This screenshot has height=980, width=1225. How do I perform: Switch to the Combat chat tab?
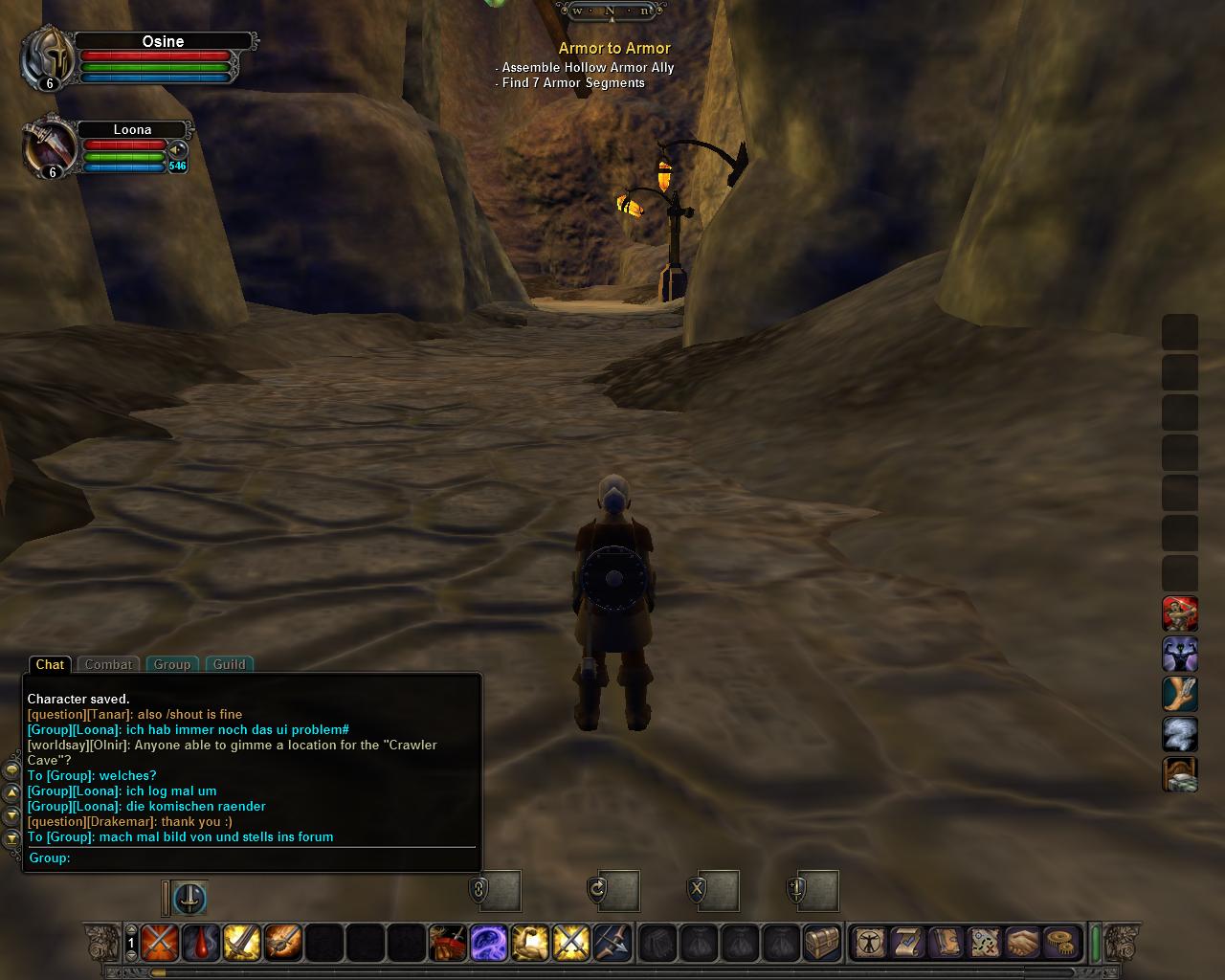point(108,664)
